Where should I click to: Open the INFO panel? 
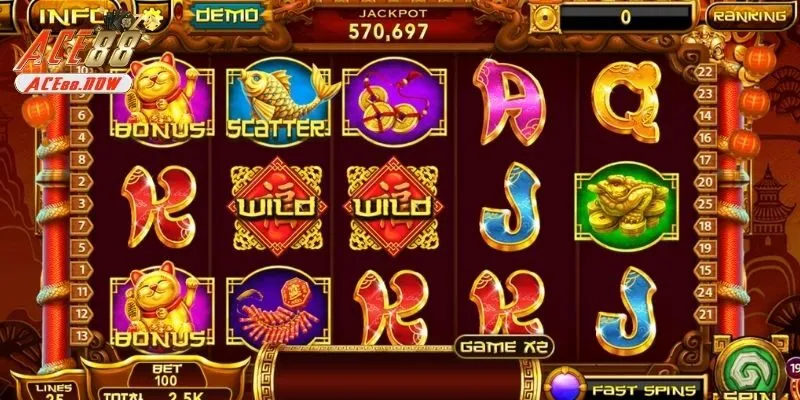[63, 16]
